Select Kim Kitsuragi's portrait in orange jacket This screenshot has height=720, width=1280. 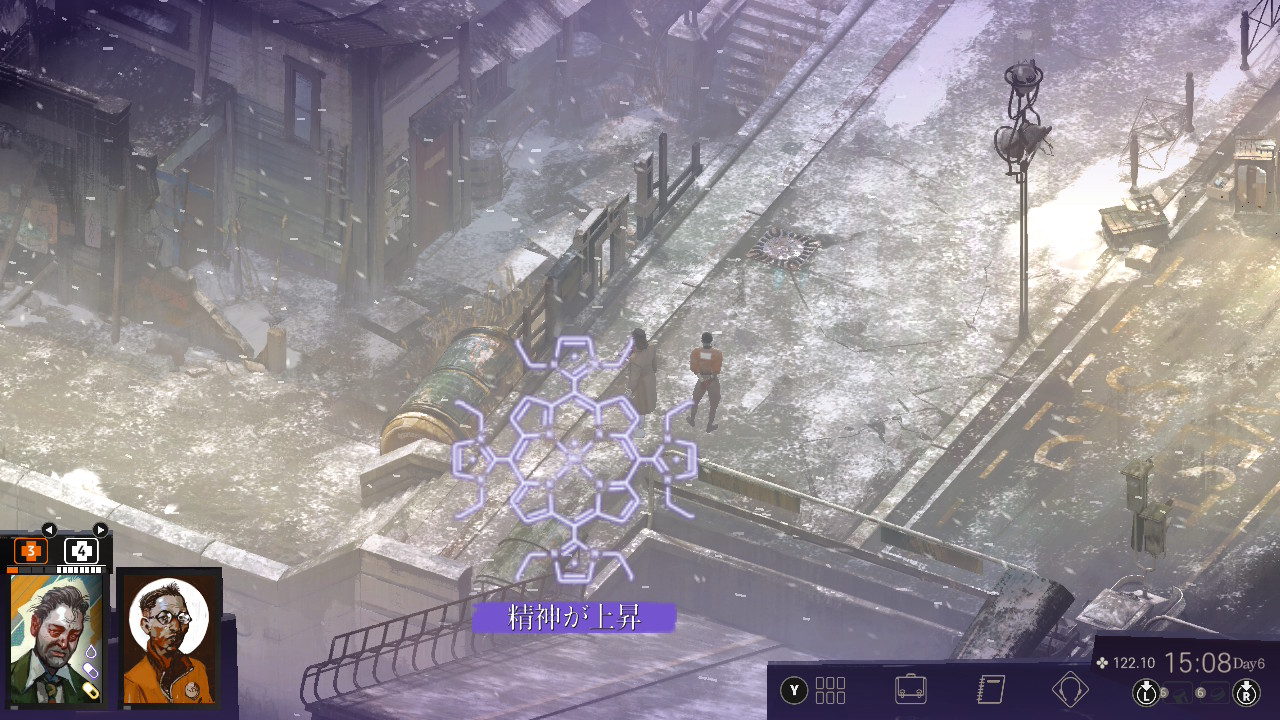click(x=168, y=638)
